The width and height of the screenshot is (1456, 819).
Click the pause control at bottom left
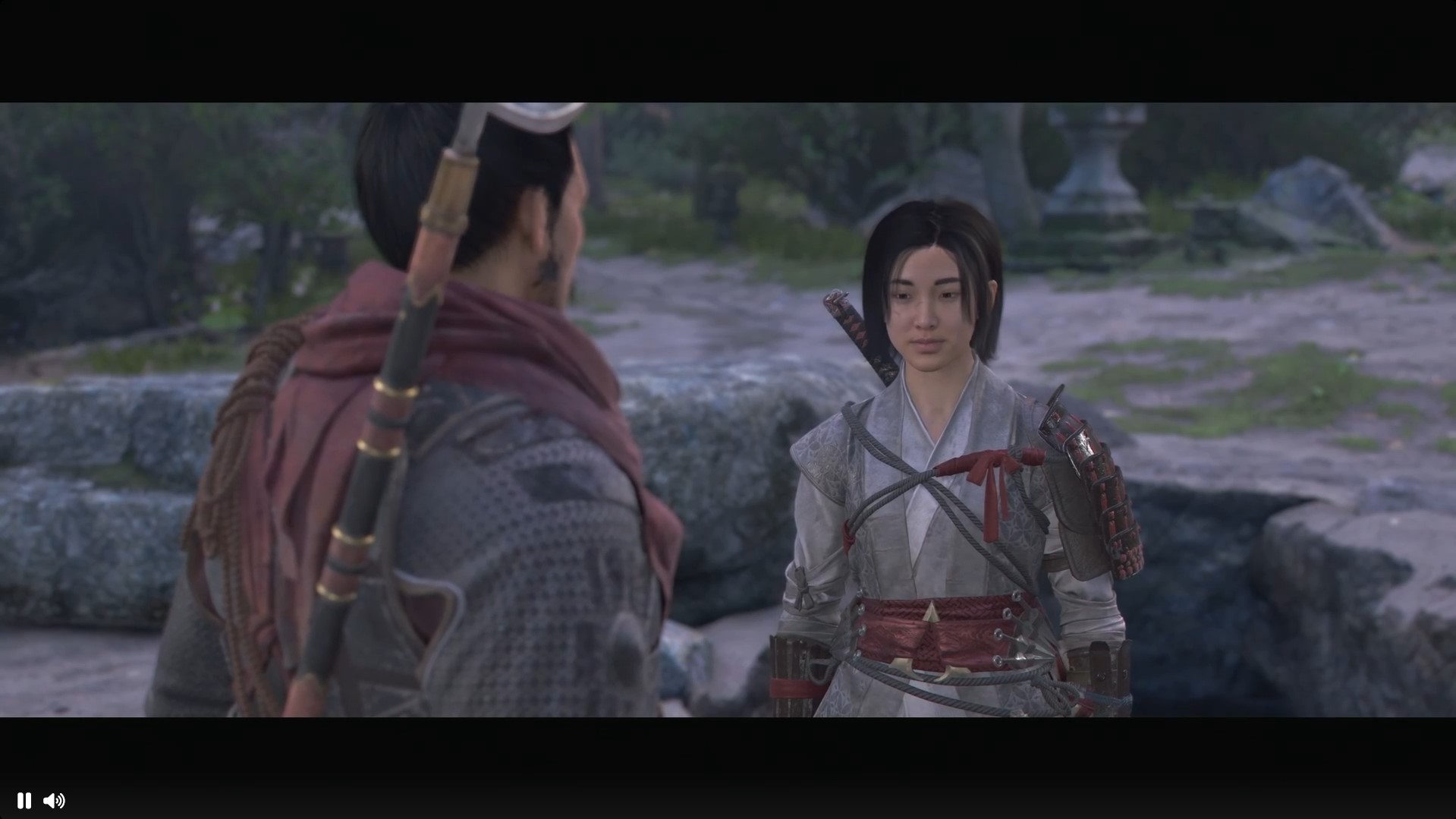24,801
